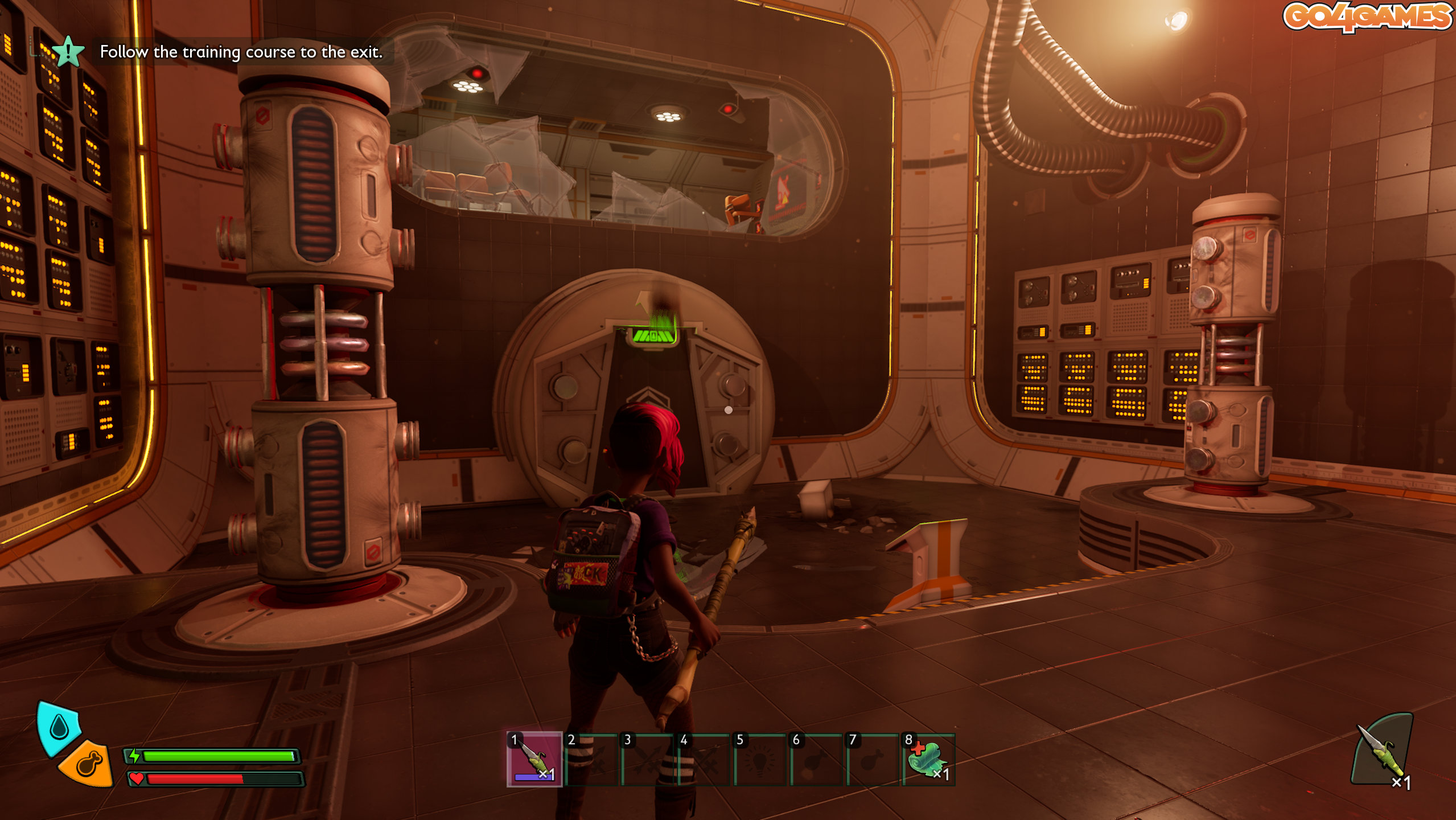The width and height of the screenshot is (1456, 820).
Task: Choose the bandage in hotbar slot 8
Action: click(x=928, y=760)
